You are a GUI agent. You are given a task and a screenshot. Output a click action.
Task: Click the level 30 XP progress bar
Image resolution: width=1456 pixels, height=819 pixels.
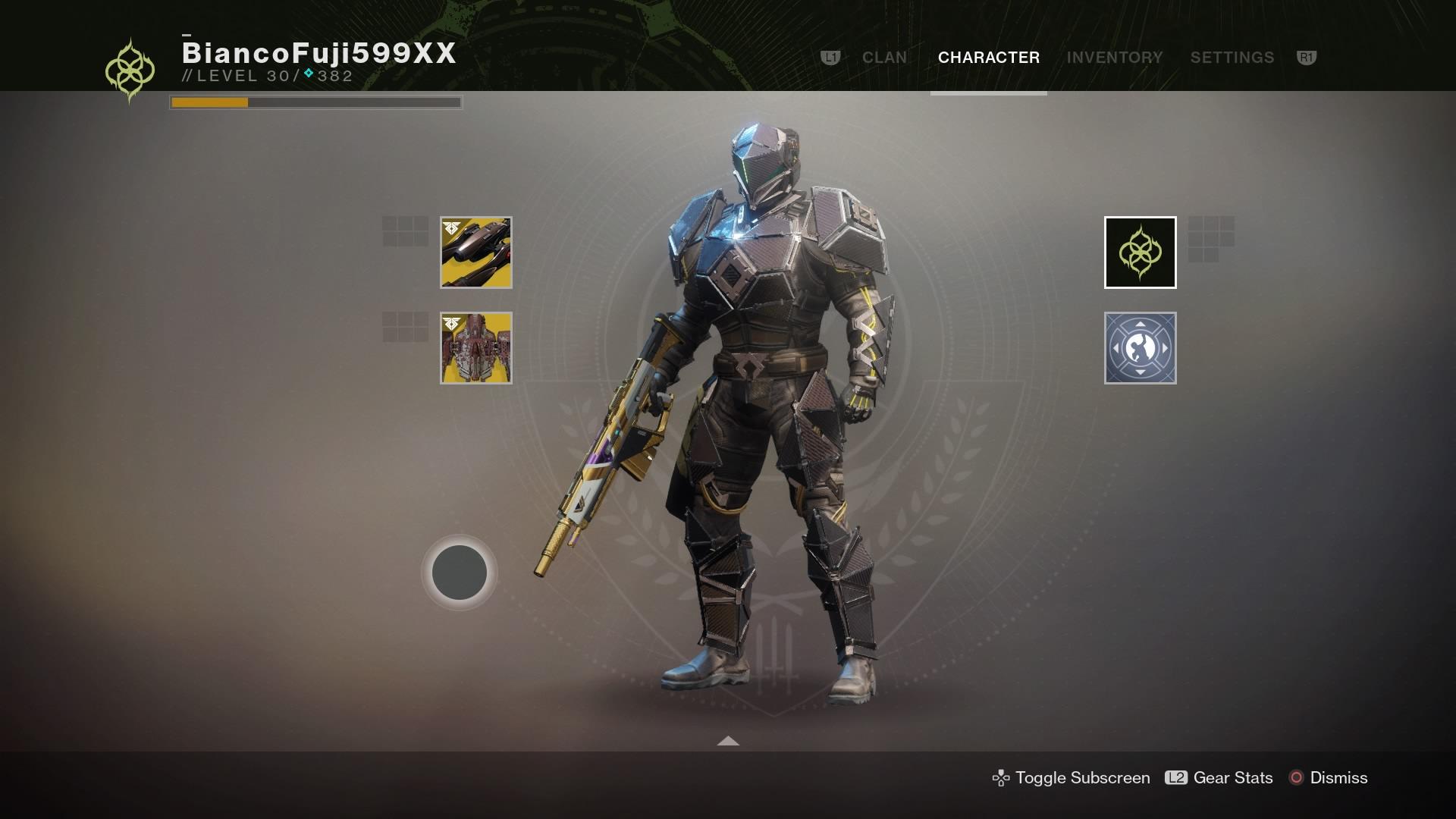pos(315,100)
